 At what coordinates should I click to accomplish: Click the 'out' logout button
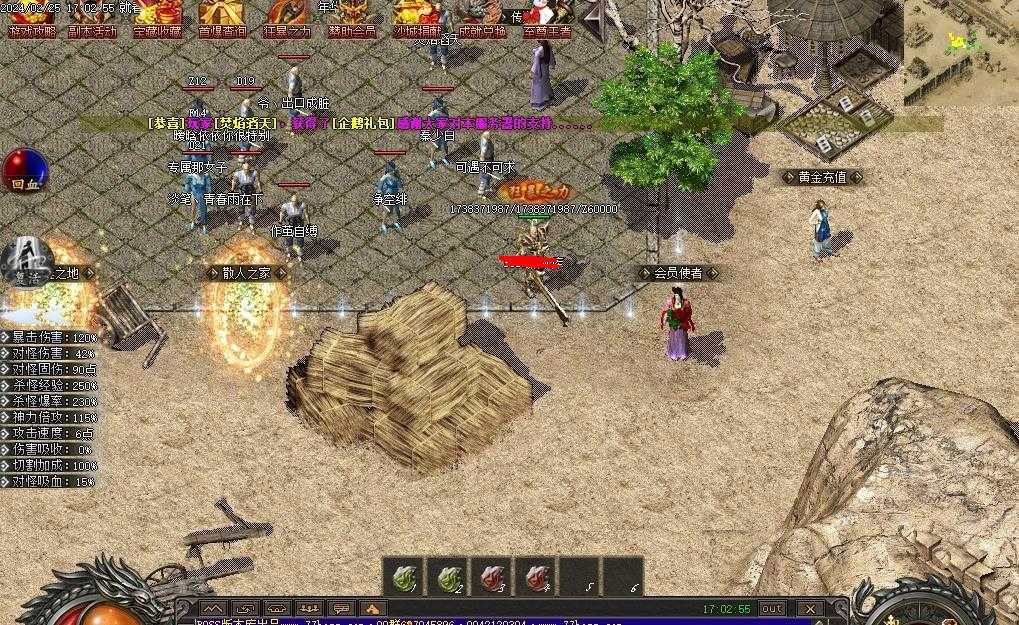pyautogui.click(x=772, y=608)
